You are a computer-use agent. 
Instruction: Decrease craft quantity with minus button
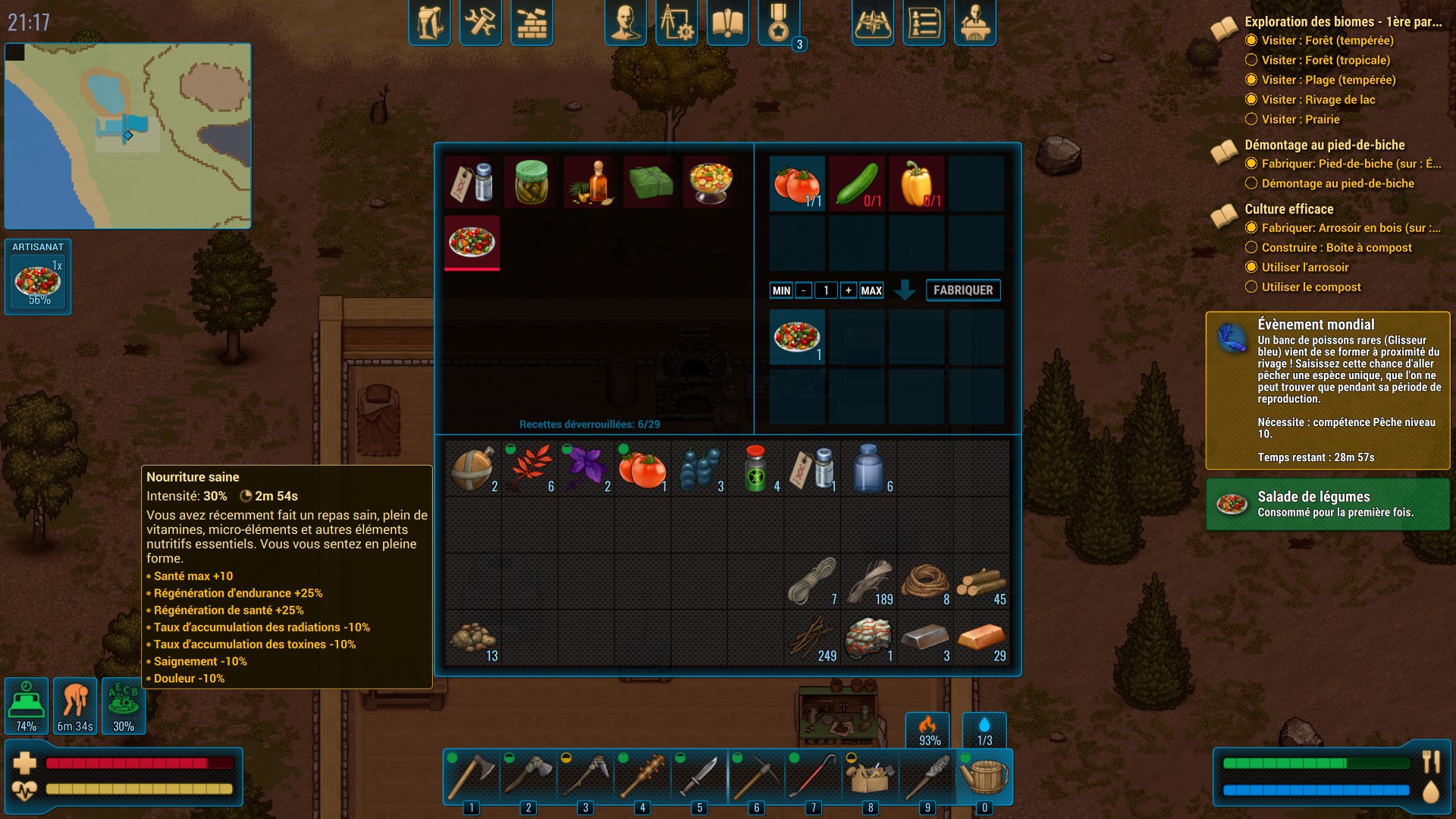click(x=804, y=290)
